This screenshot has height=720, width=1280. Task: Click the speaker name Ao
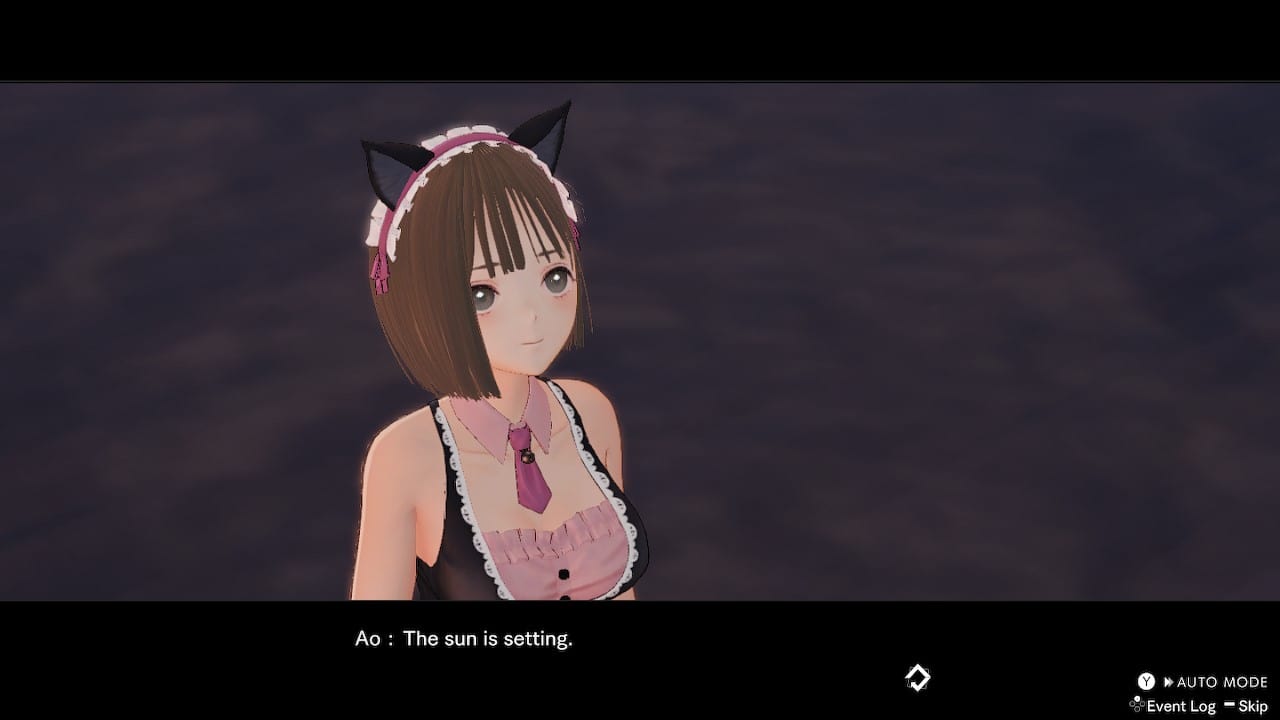[367, 638]
